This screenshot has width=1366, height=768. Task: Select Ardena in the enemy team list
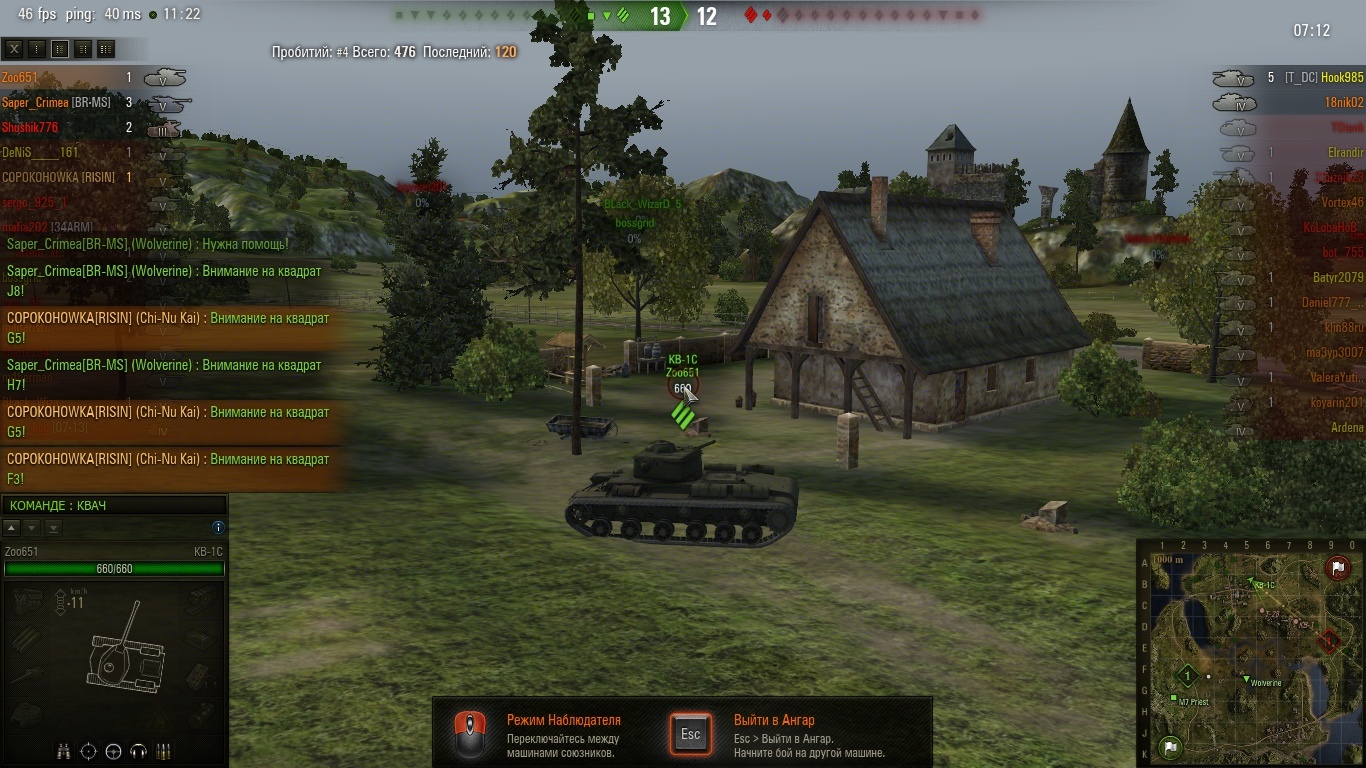[1347, 427]
